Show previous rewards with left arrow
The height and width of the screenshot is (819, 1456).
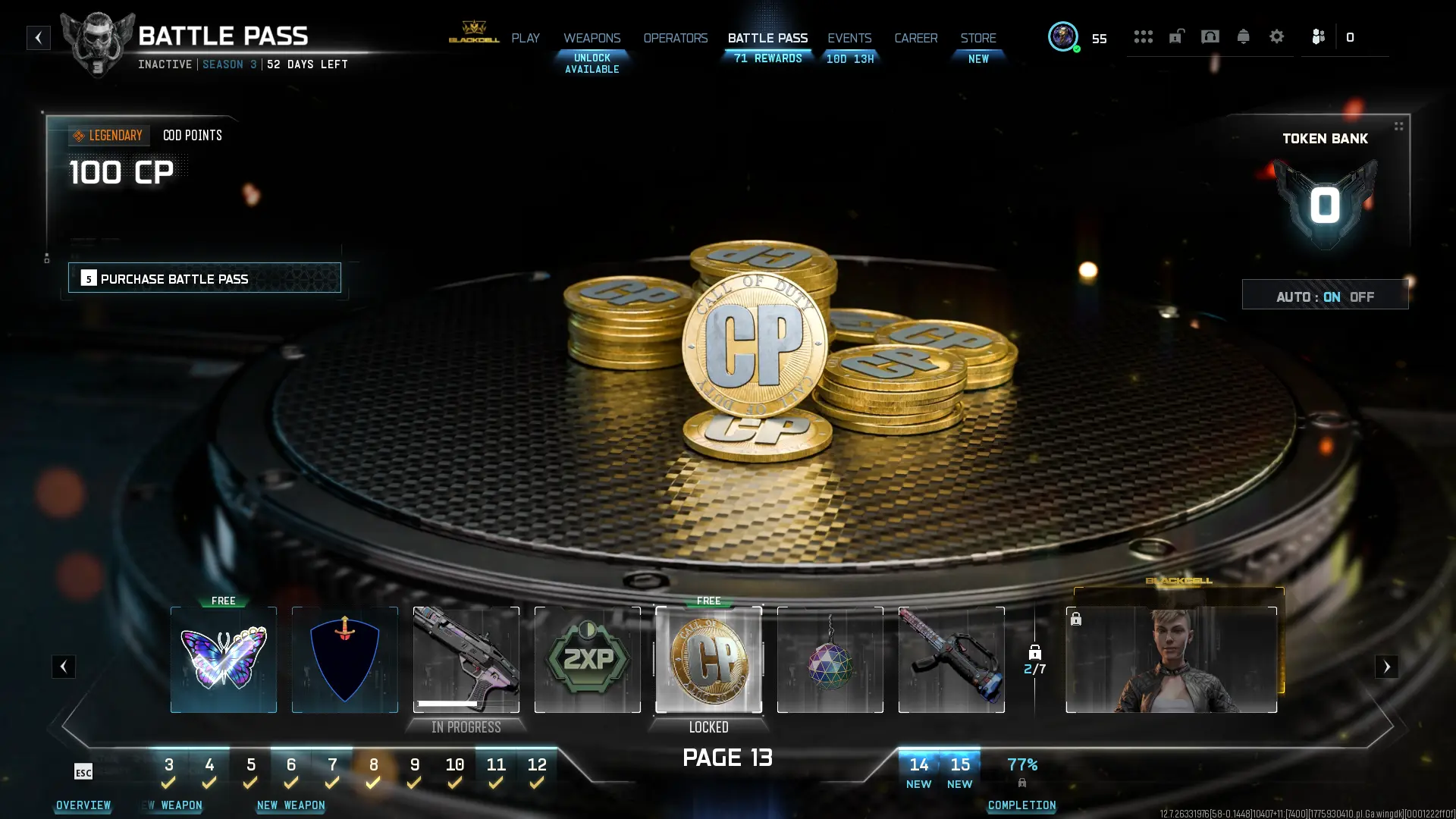tap(64, 667)
